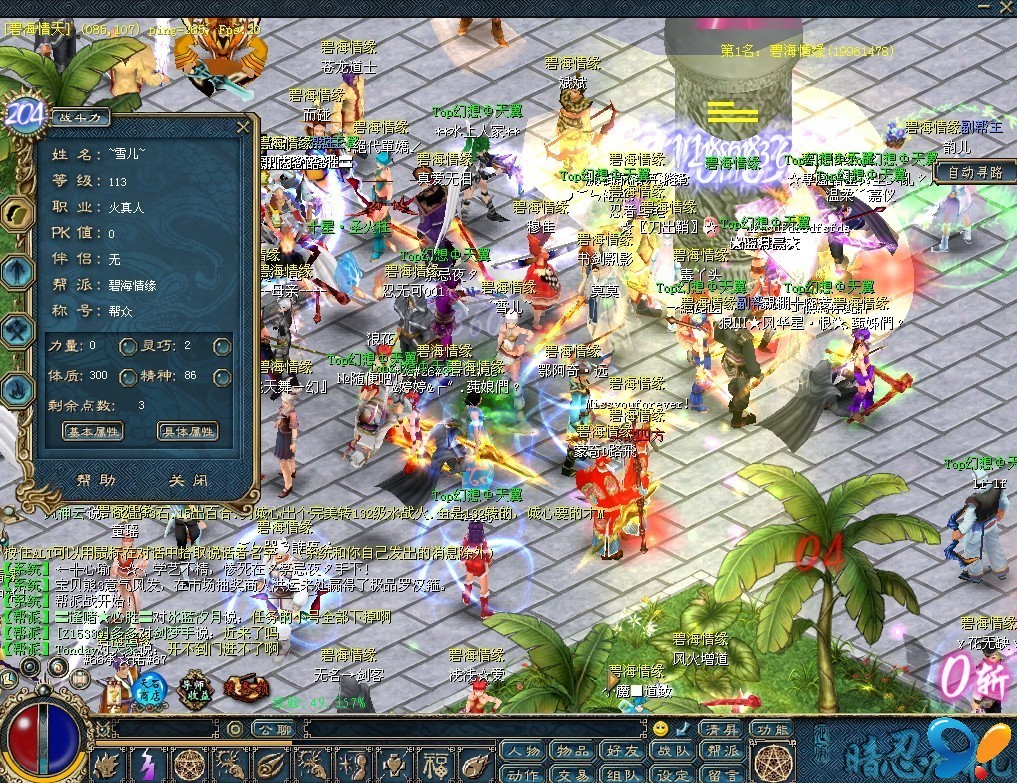This screenshot has width=1017, height=783.
Task: Show 基本属性 basic attributes
Action: (x=93, y=432)
